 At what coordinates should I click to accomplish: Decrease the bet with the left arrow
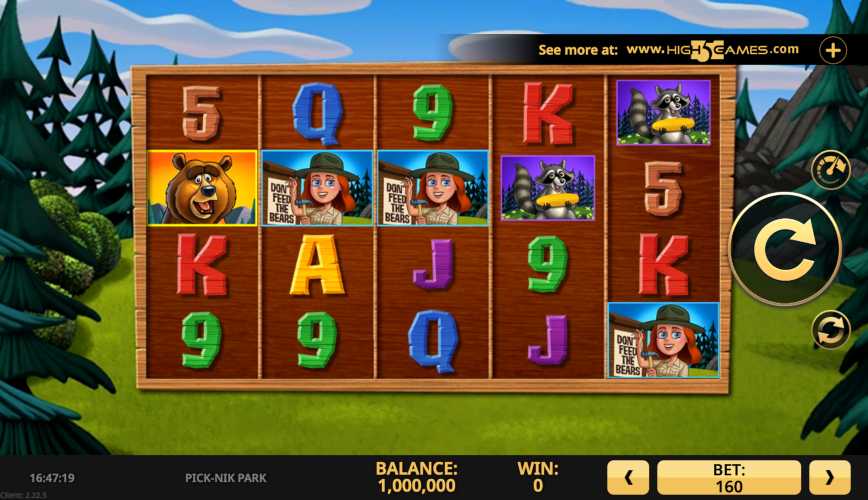click(x=630, y=478)
